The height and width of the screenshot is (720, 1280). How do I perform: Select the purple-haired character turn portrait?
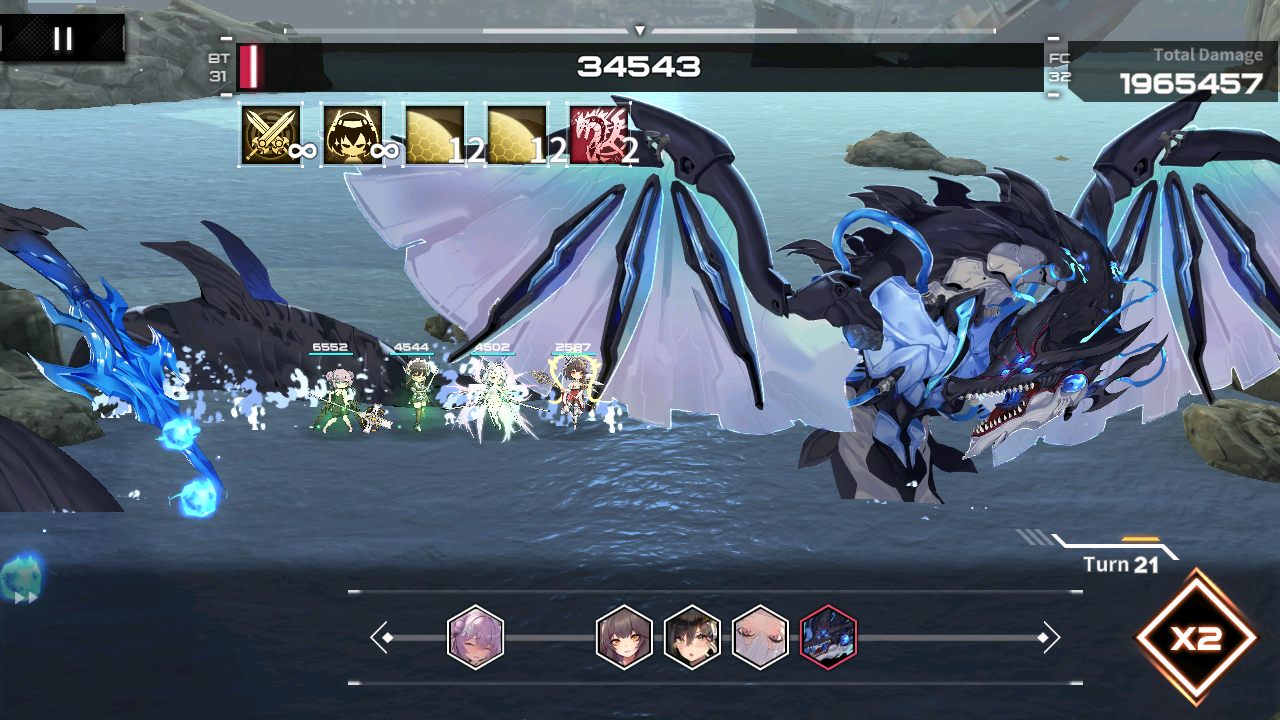(475, 637)
